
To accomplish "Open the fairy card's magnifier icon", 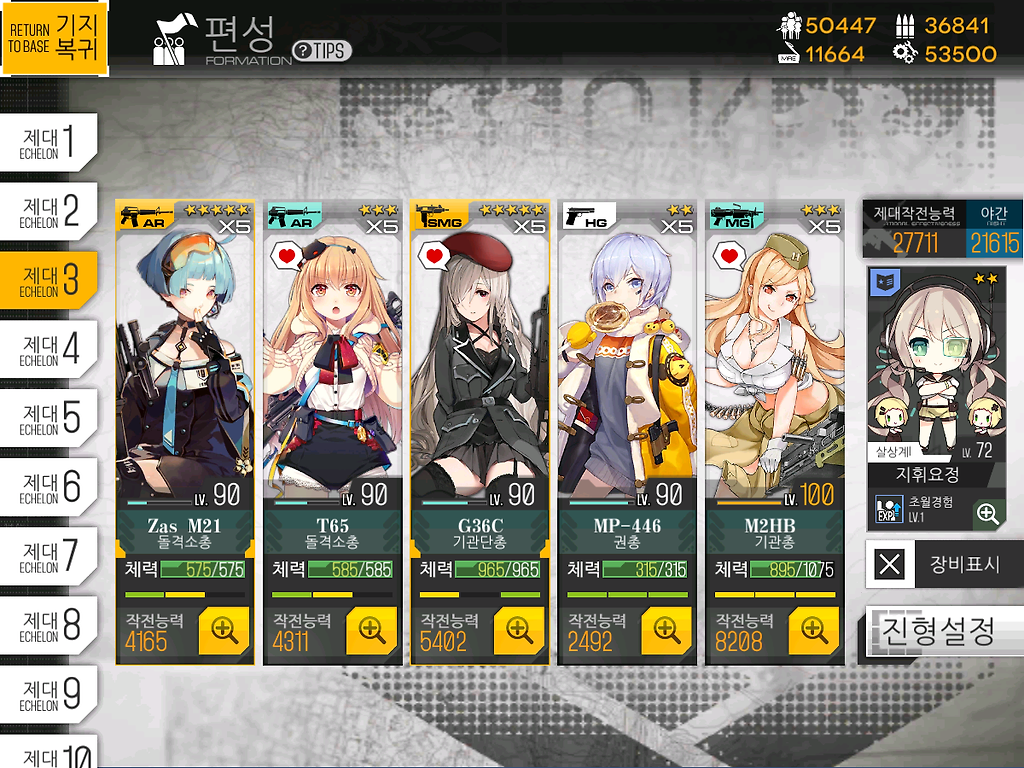I will click(x=988, y=513).
